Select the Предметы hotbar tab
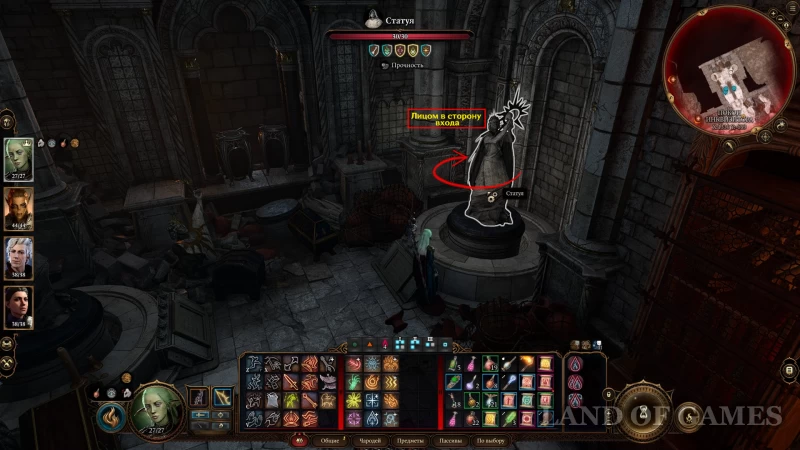The image size is (800, 450). tap(411, 440)
